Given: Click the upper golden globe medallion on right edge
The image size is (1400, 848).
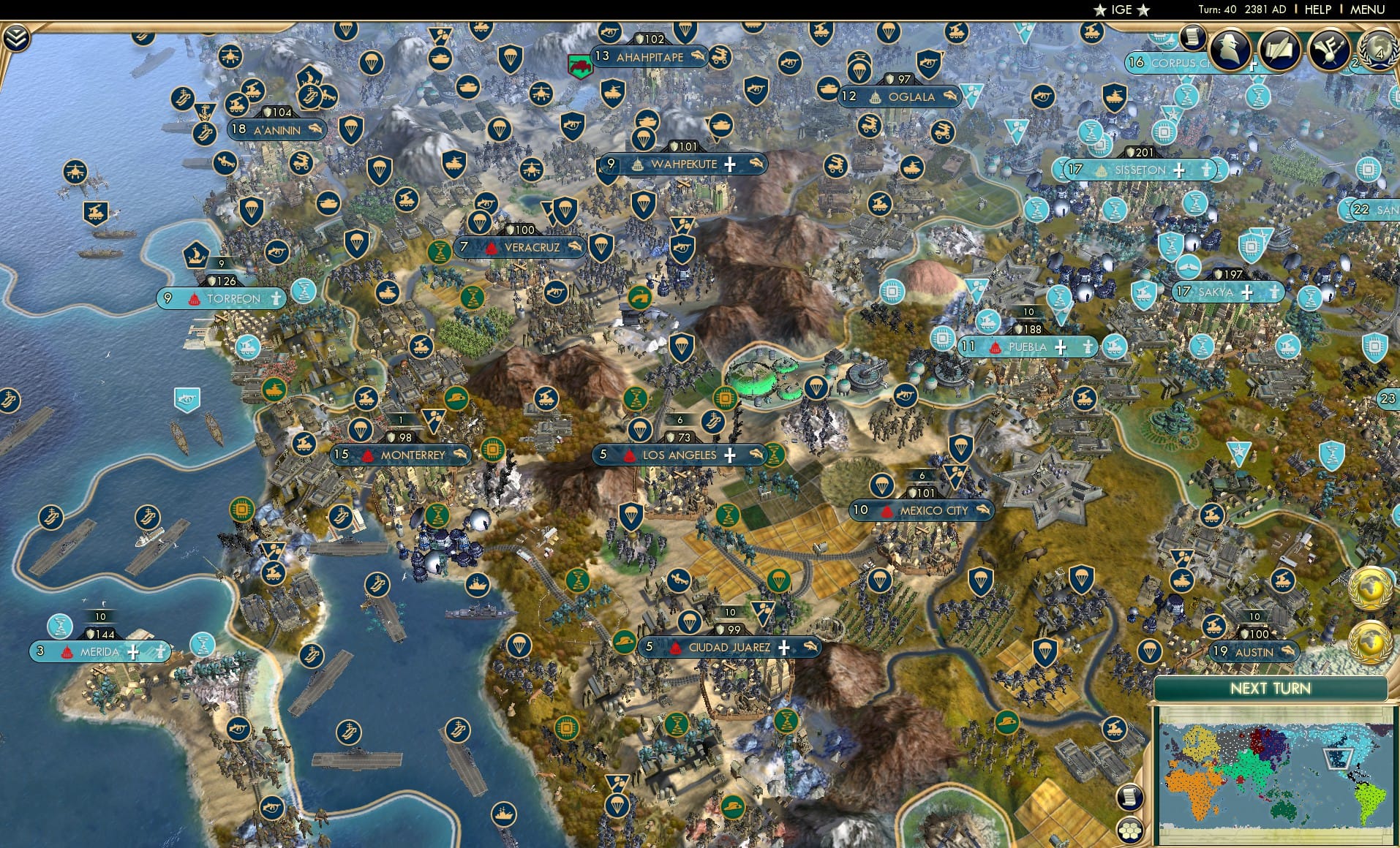Looking at the screenshot, I should (1370, 587).
